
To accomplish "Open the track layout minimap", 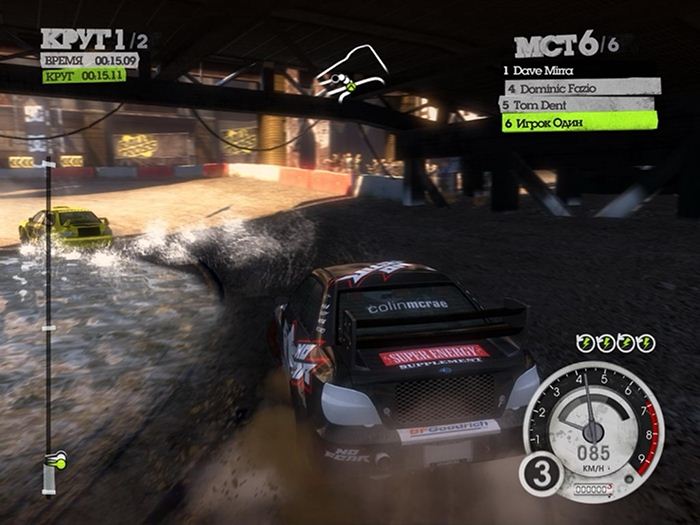I will pyautogui.click(x=351, y=73).
